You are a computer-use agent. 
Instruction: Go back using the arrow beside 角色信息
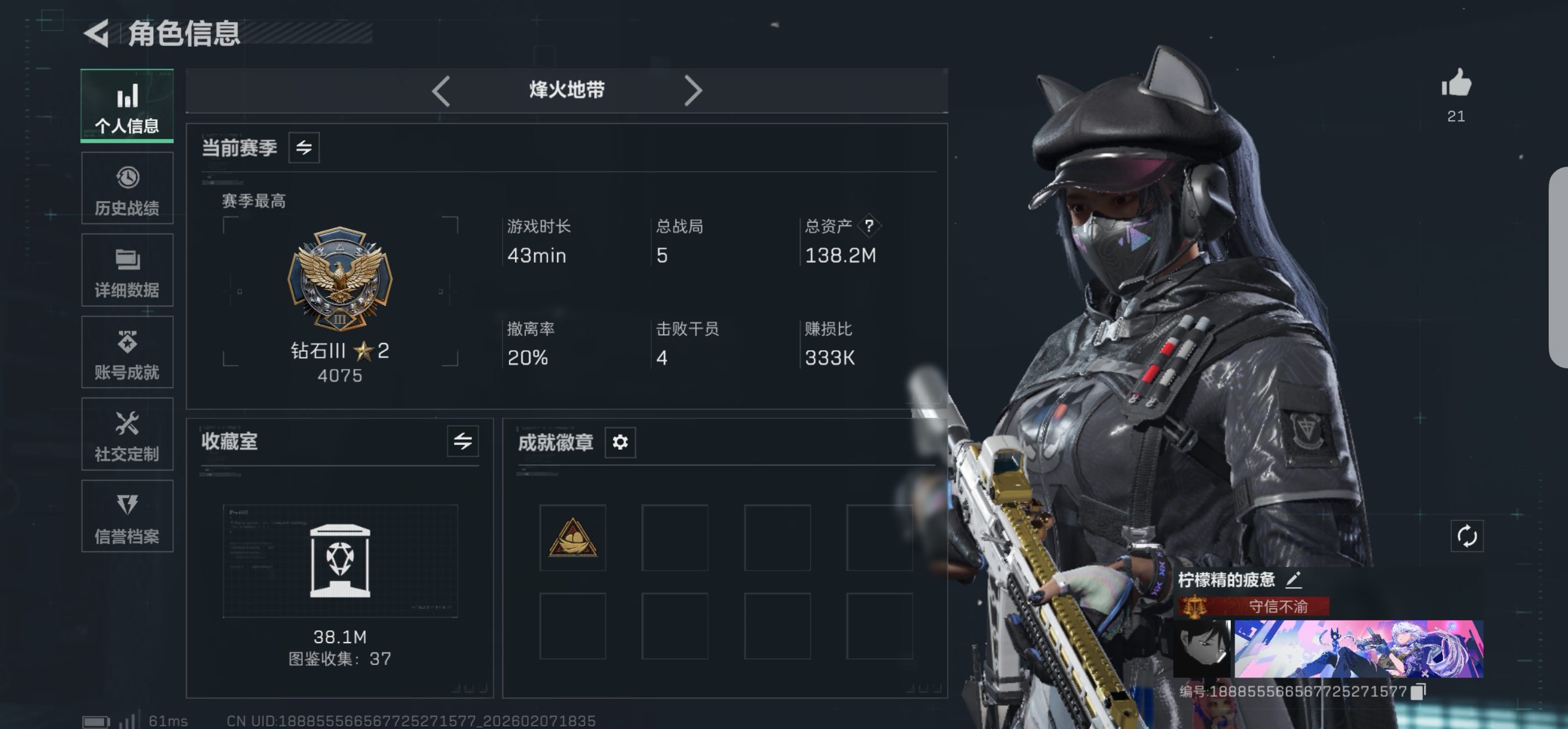(97, 33)
